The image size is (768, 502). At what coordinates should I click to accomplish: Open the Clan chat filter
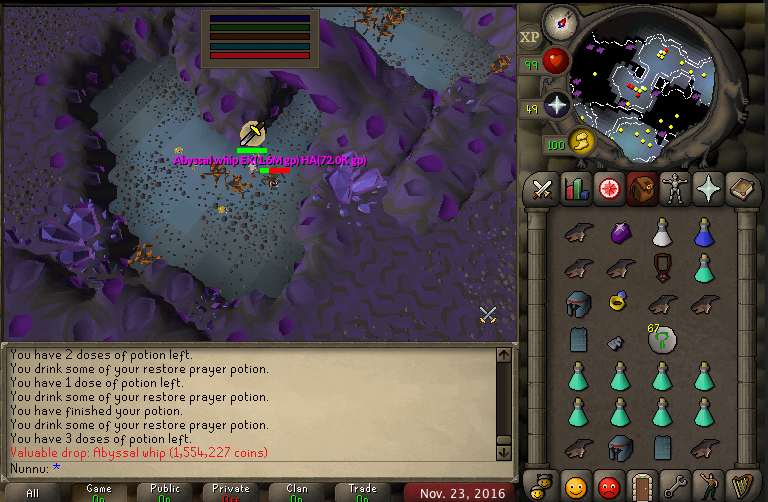click(297, 492)
